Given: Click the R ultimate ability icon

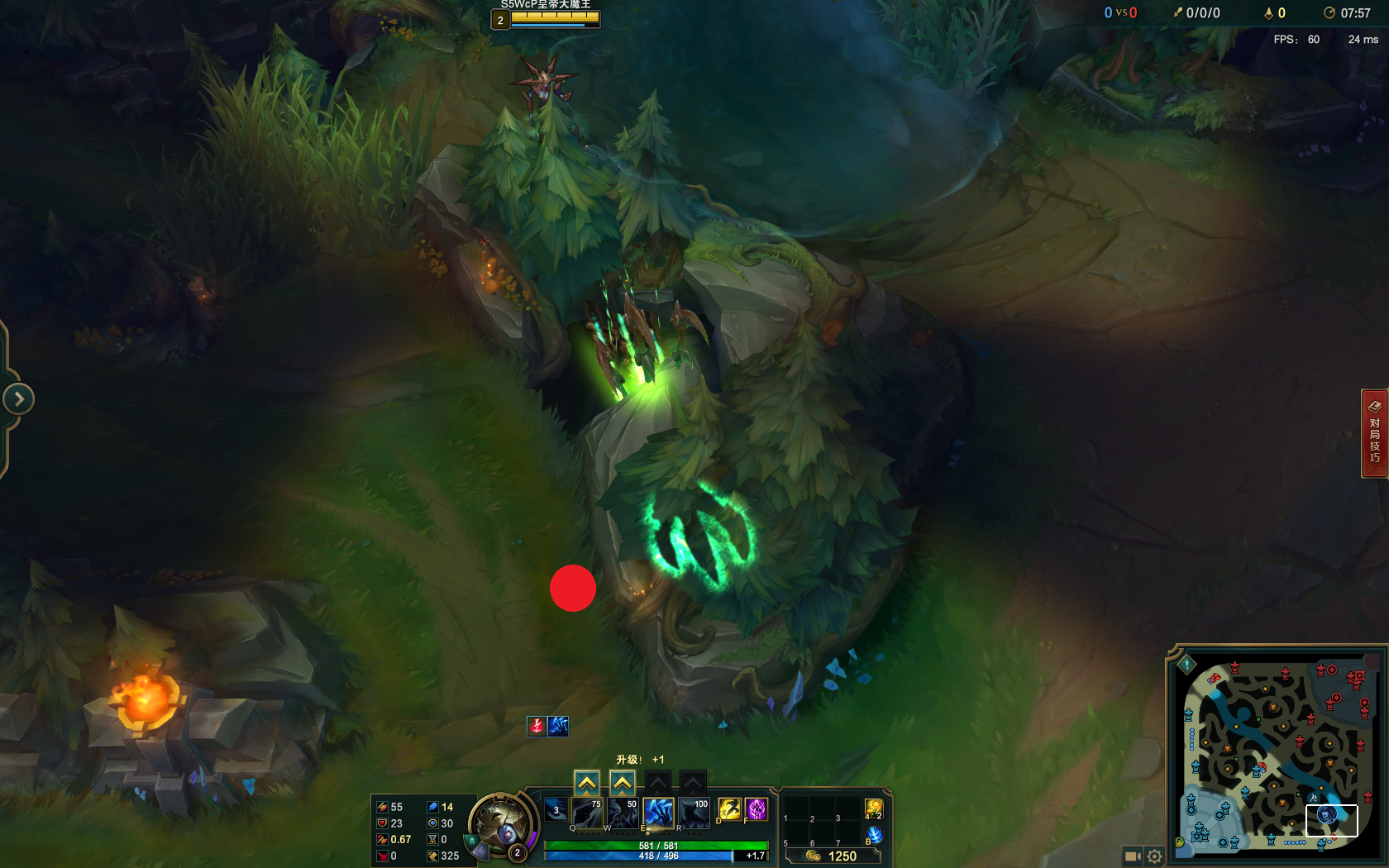Looking at the screenshot, I should pos(694,813).
